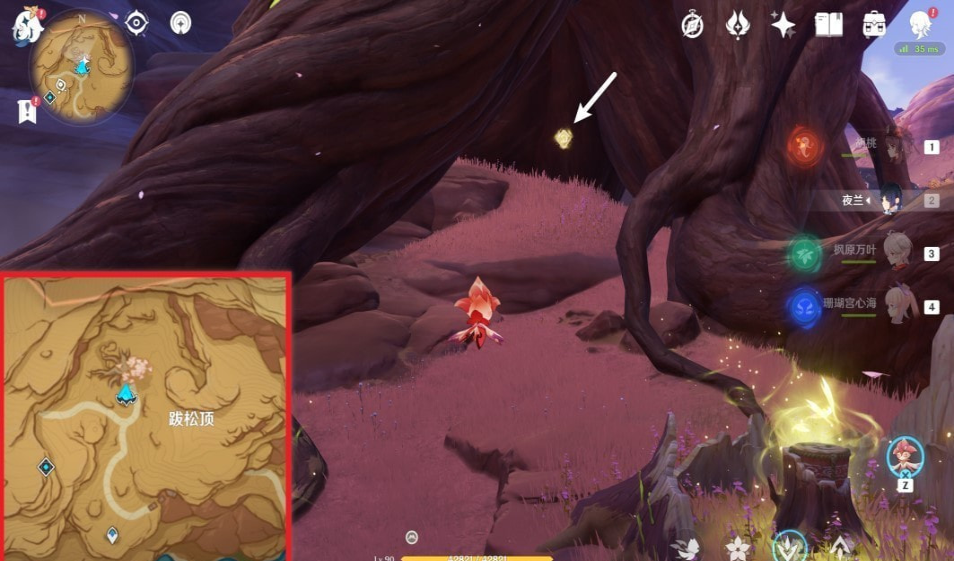
Task: Click the diamond marker on the minimap
Action: (x=48, y=97)
